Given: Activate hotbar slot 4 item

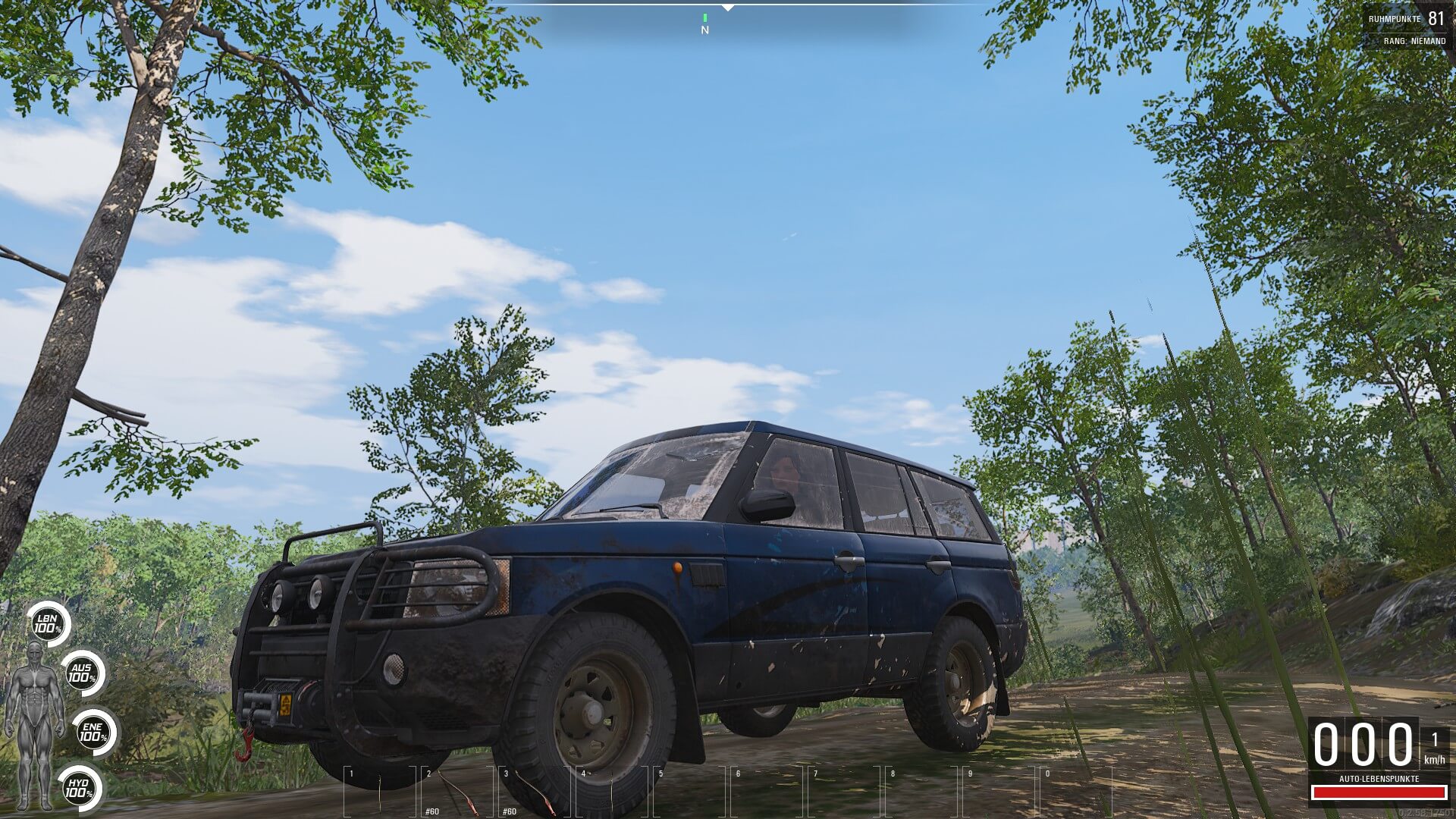Looking at the screenshot, I should point(610,790).
